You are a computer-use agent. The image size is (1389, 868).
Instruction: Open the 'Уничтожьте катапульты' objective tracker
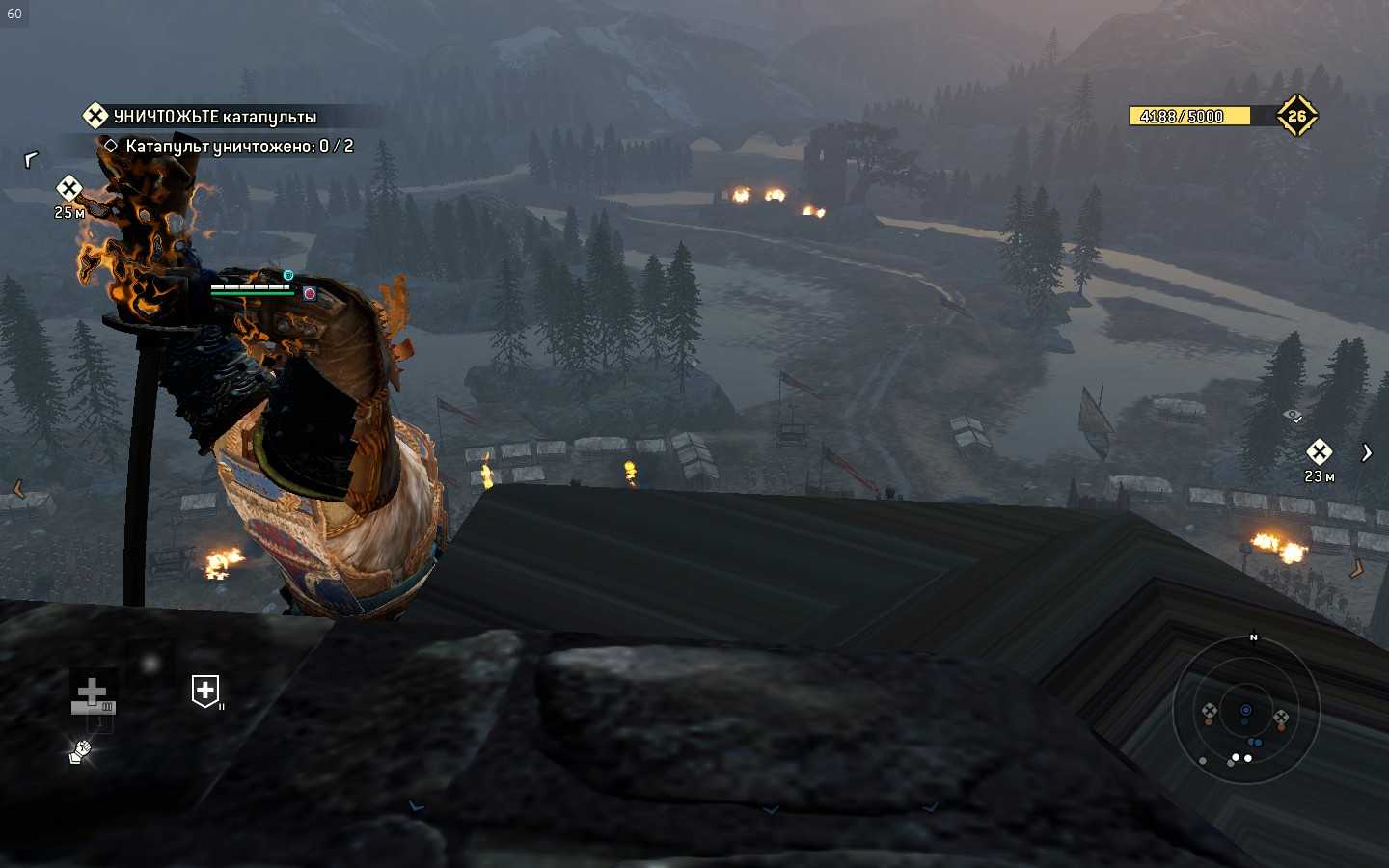212,117
